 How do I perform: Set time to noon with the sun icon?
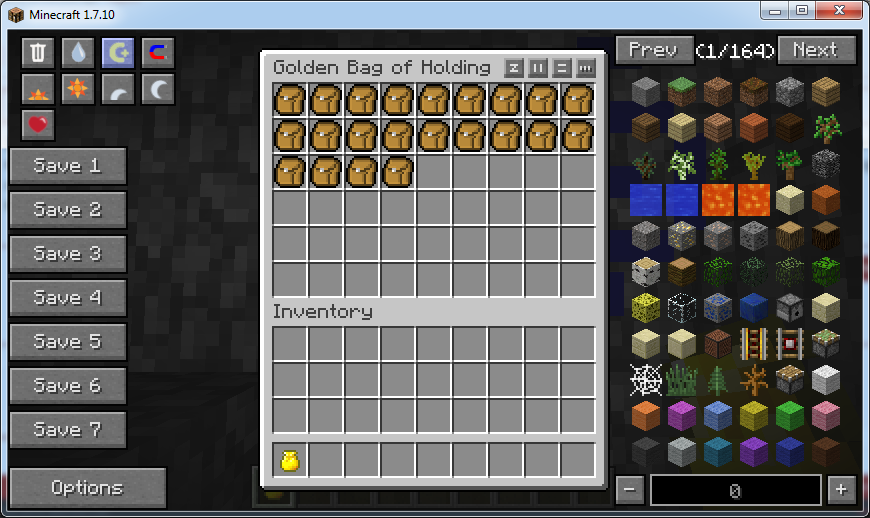point(78,89)
